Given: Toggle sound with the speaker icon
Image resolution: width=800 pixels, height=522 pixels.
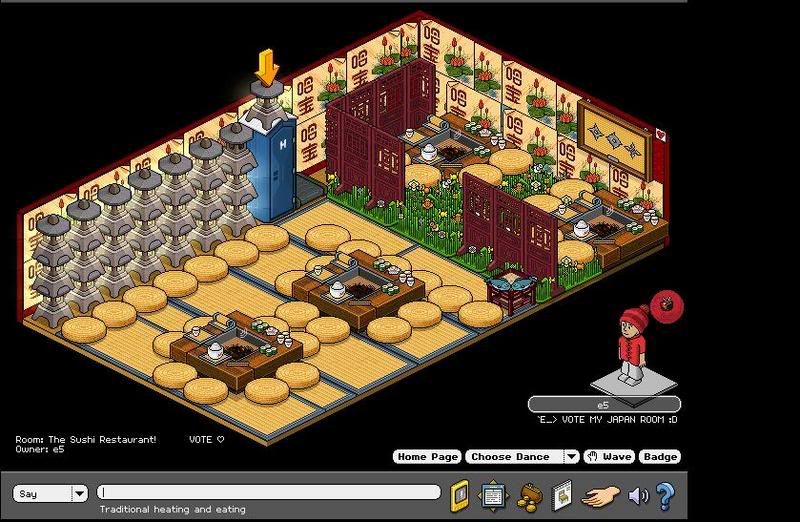Looking at the screenshot, I should 637,494.
